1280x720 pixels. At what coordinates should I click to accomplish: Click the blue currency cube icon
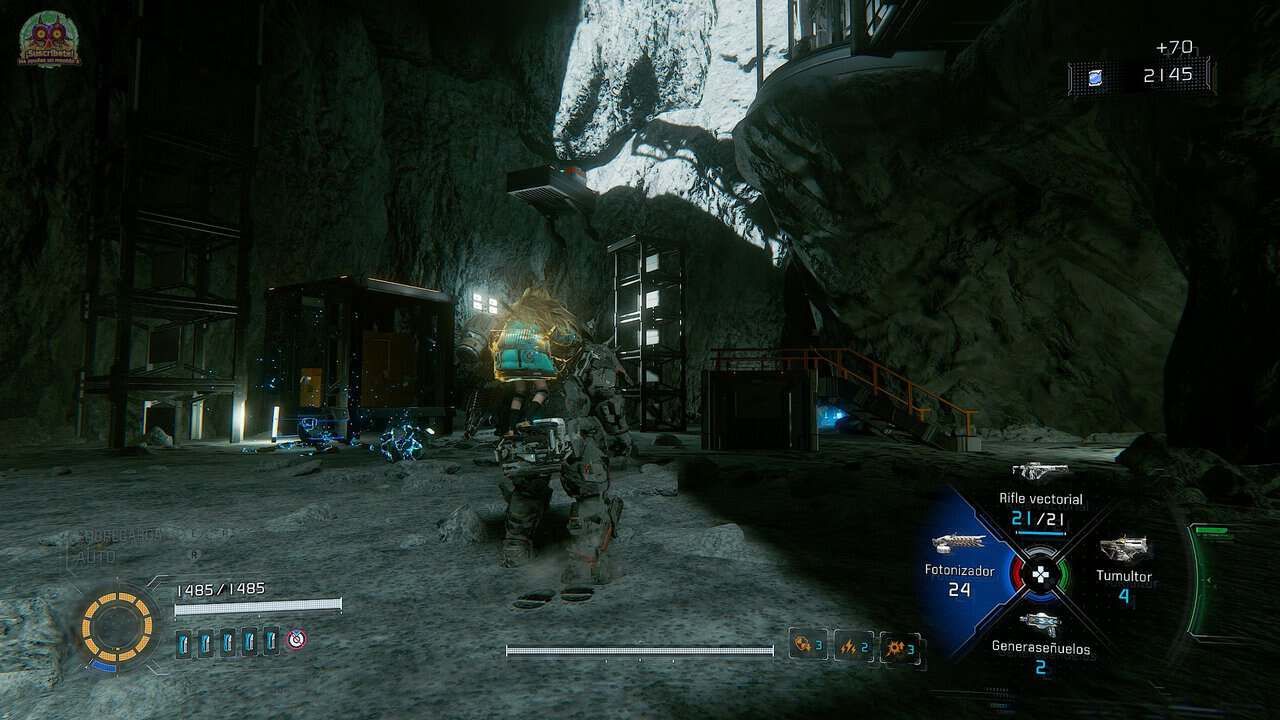(1095, 77)
